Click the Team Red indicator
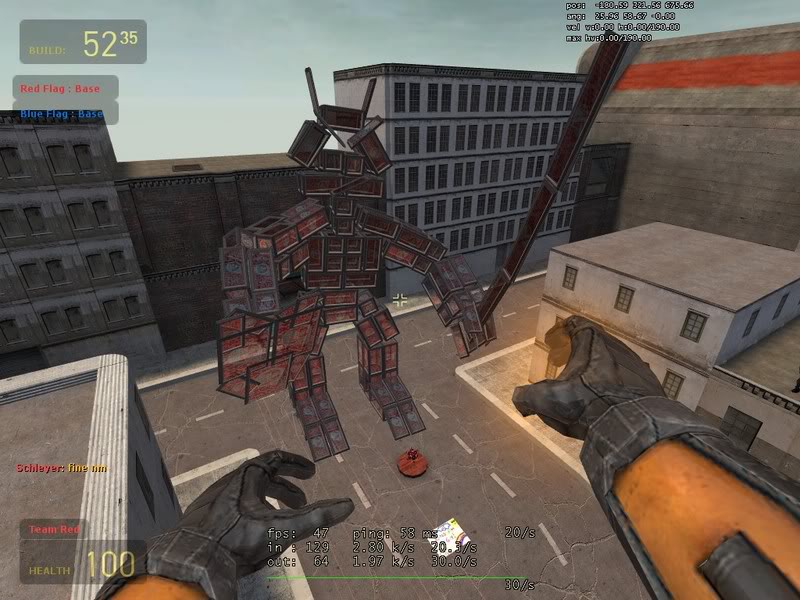Image resolution: width=800 pixels, height=600 pixels. (54, 529)
